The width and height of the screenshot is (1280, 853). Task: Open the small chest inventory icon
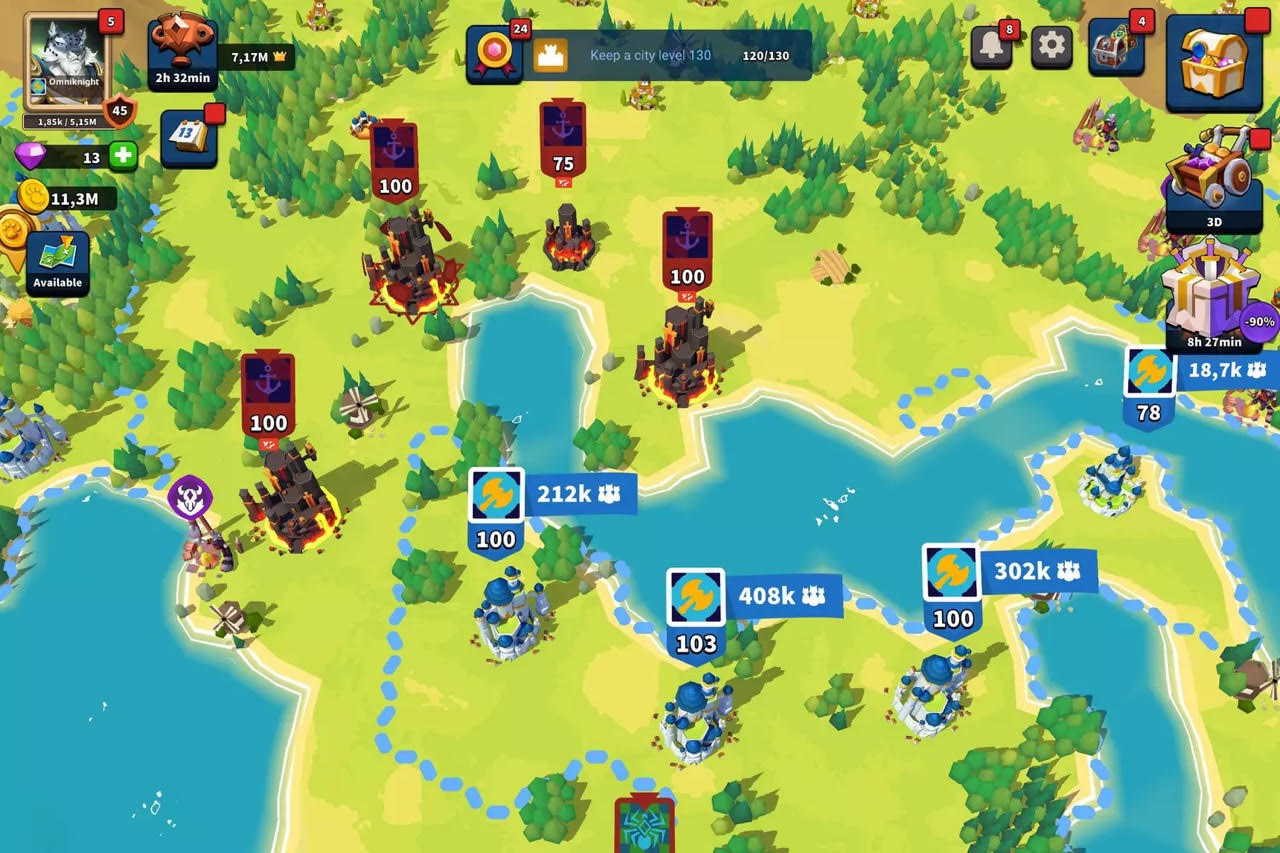pos(1116,47)
